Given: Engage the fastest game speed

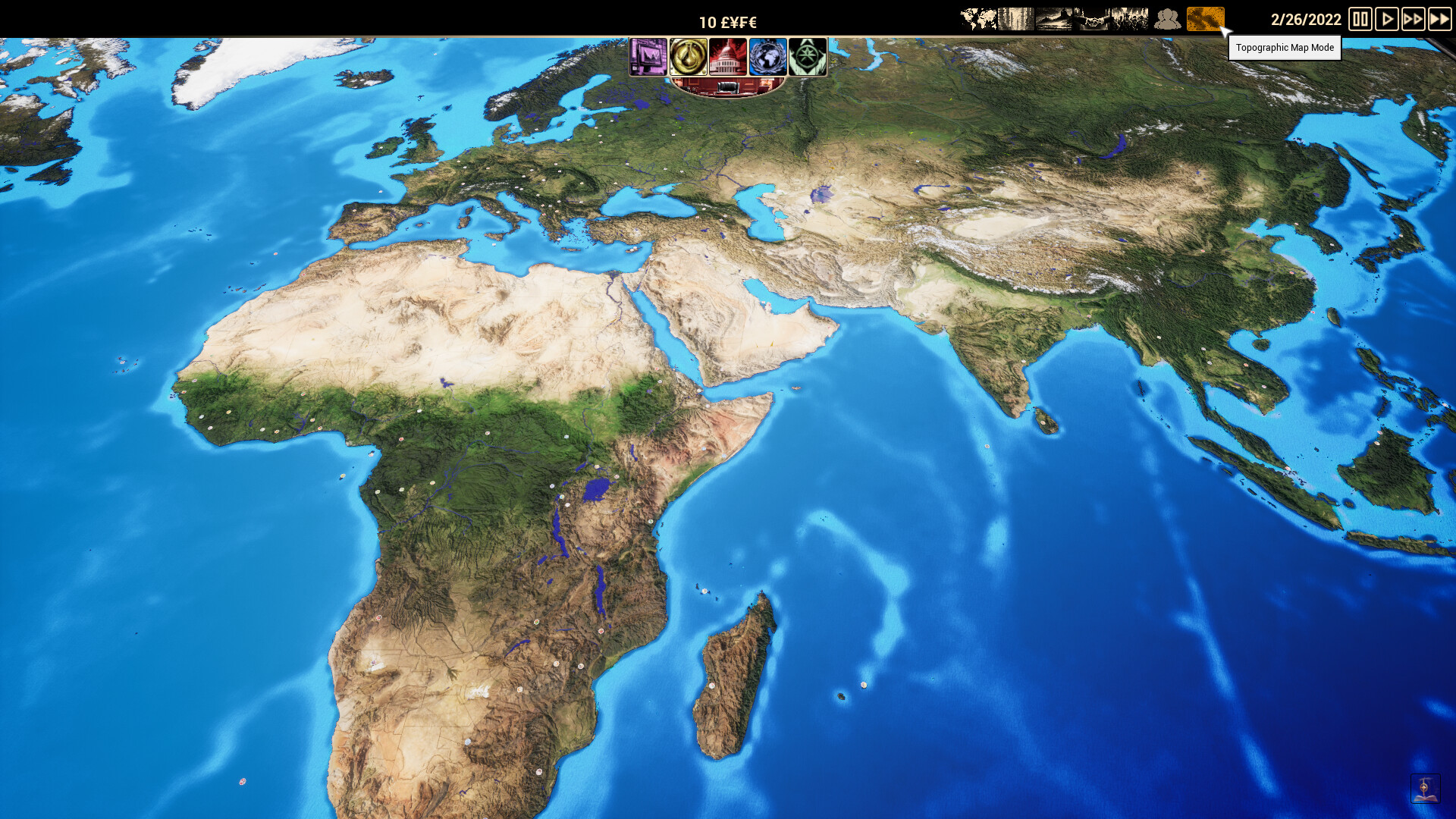Looking at the screenshot, I should [1440, 20].
